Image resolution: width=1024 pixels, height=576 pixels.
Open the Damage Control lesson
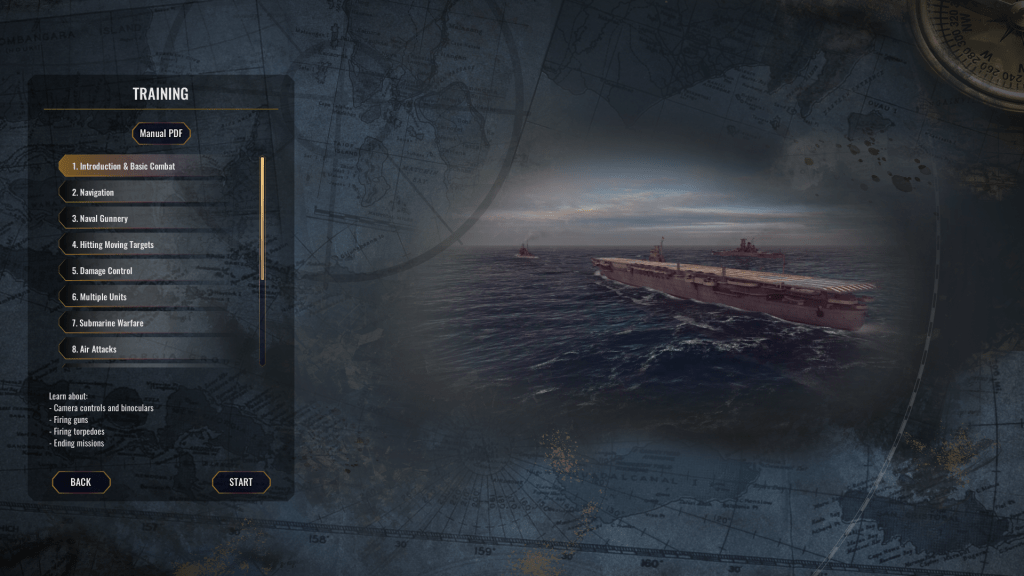coord(102,271)
